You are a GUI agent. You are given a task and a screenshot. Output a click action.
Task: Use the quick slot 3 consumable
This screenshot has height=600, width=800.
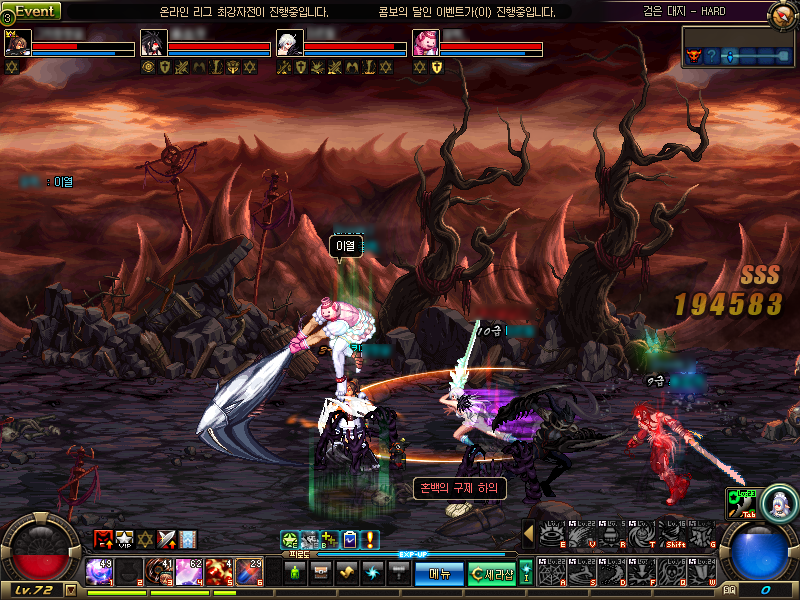(160, 572)
